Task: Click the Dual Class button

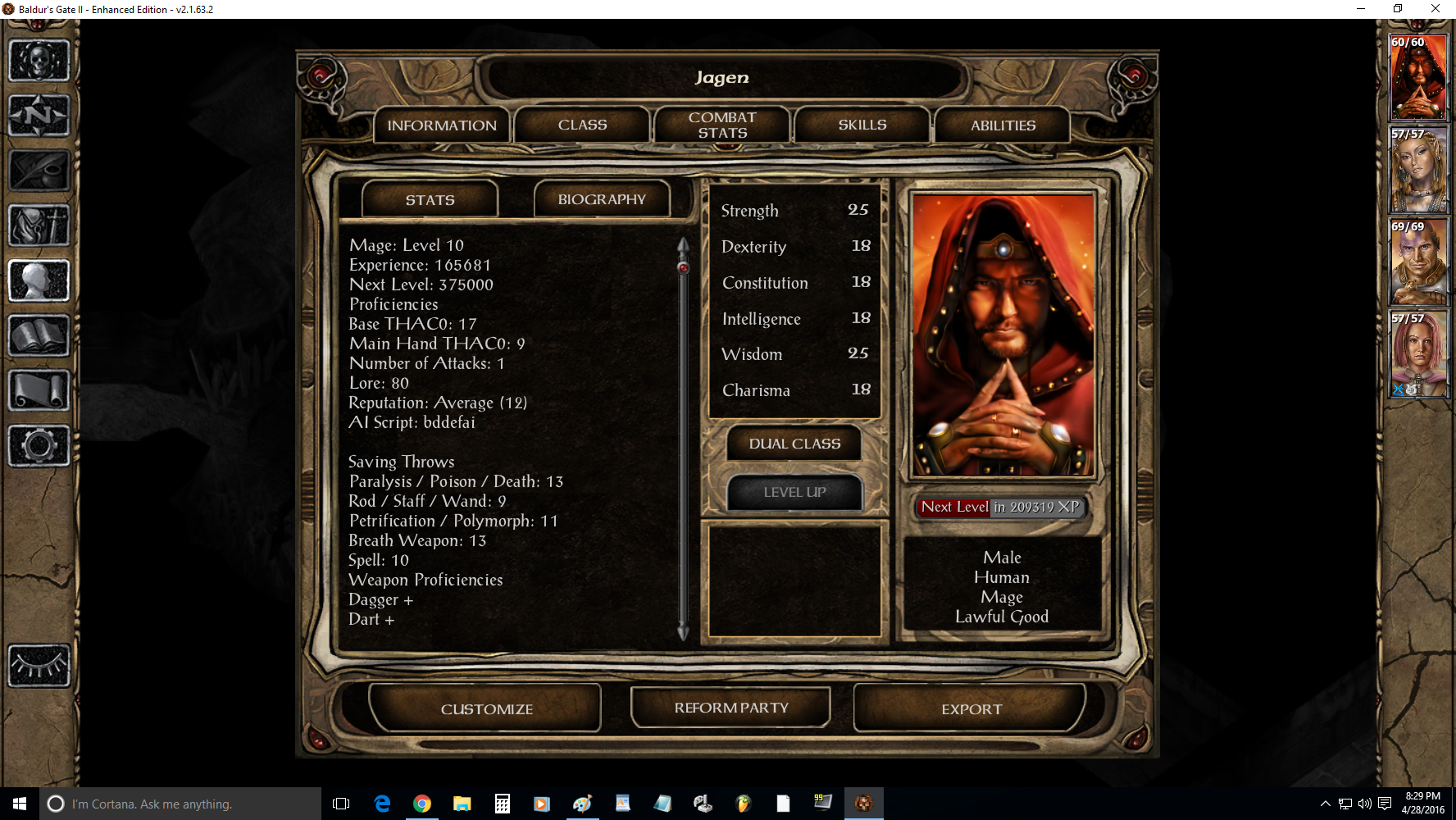Action: (x=794, y=444)
